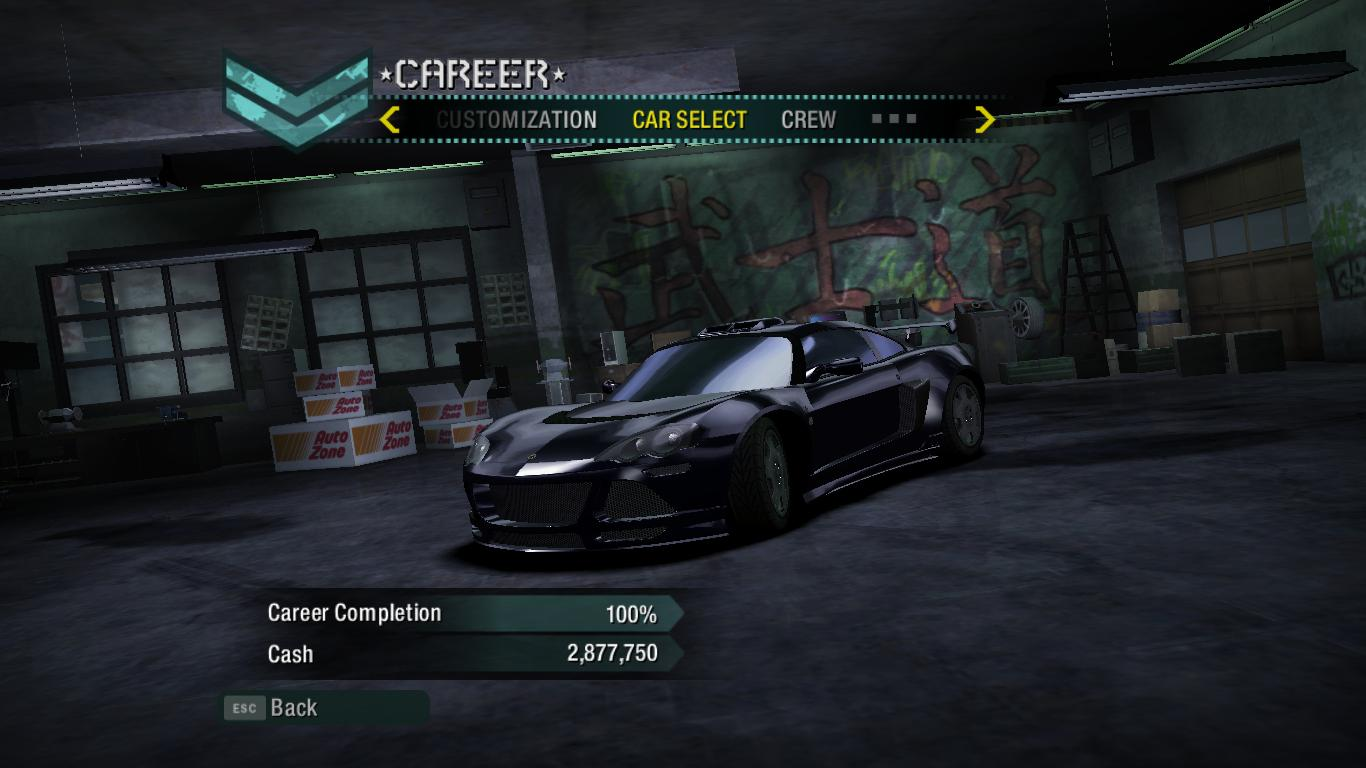Image resolution: width=1366 pixels, height=768 pixels.
Task: Go Back from the career menu
Action: pos(293,708)
